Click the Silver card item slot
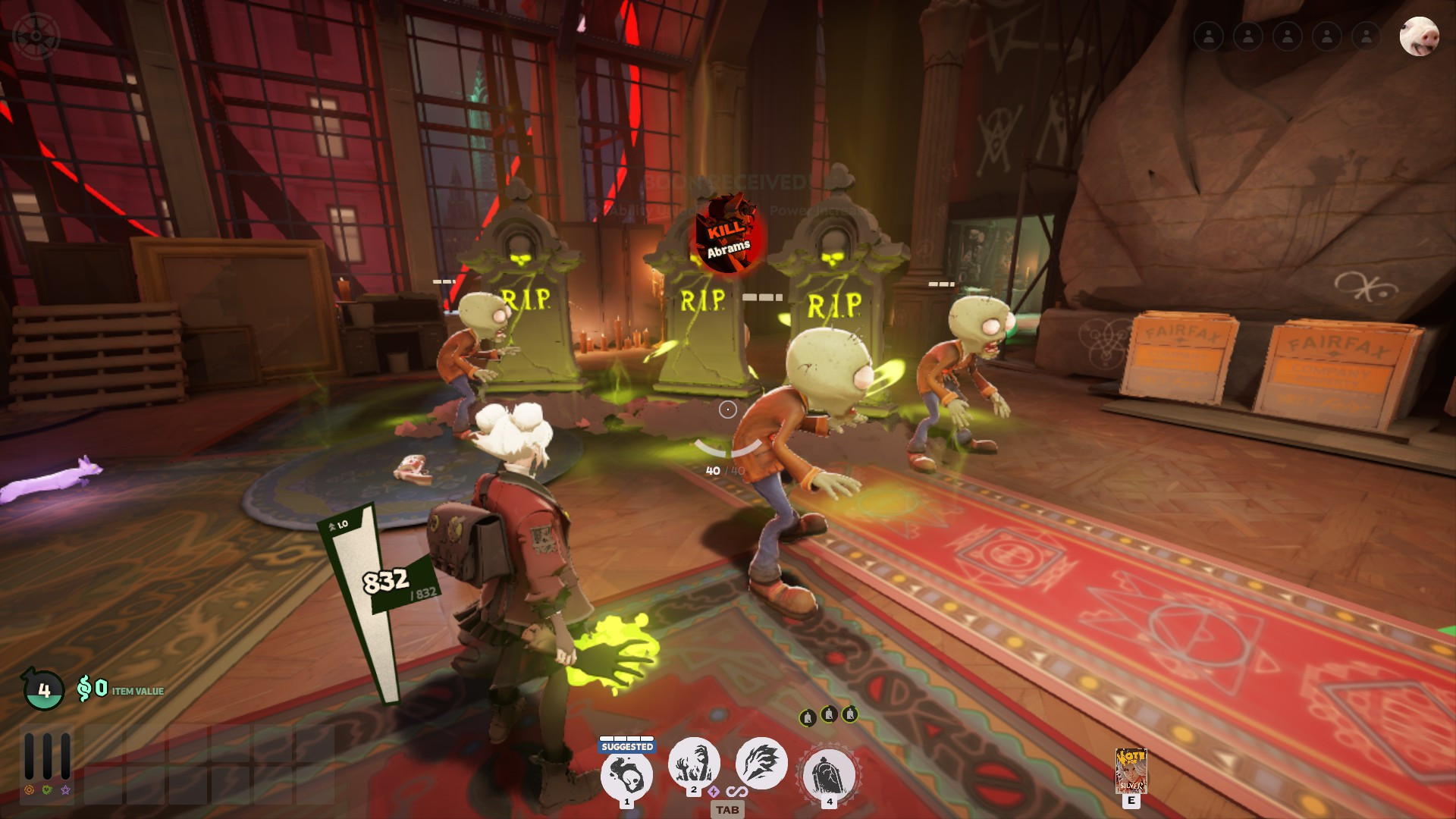 point(1131,770)
